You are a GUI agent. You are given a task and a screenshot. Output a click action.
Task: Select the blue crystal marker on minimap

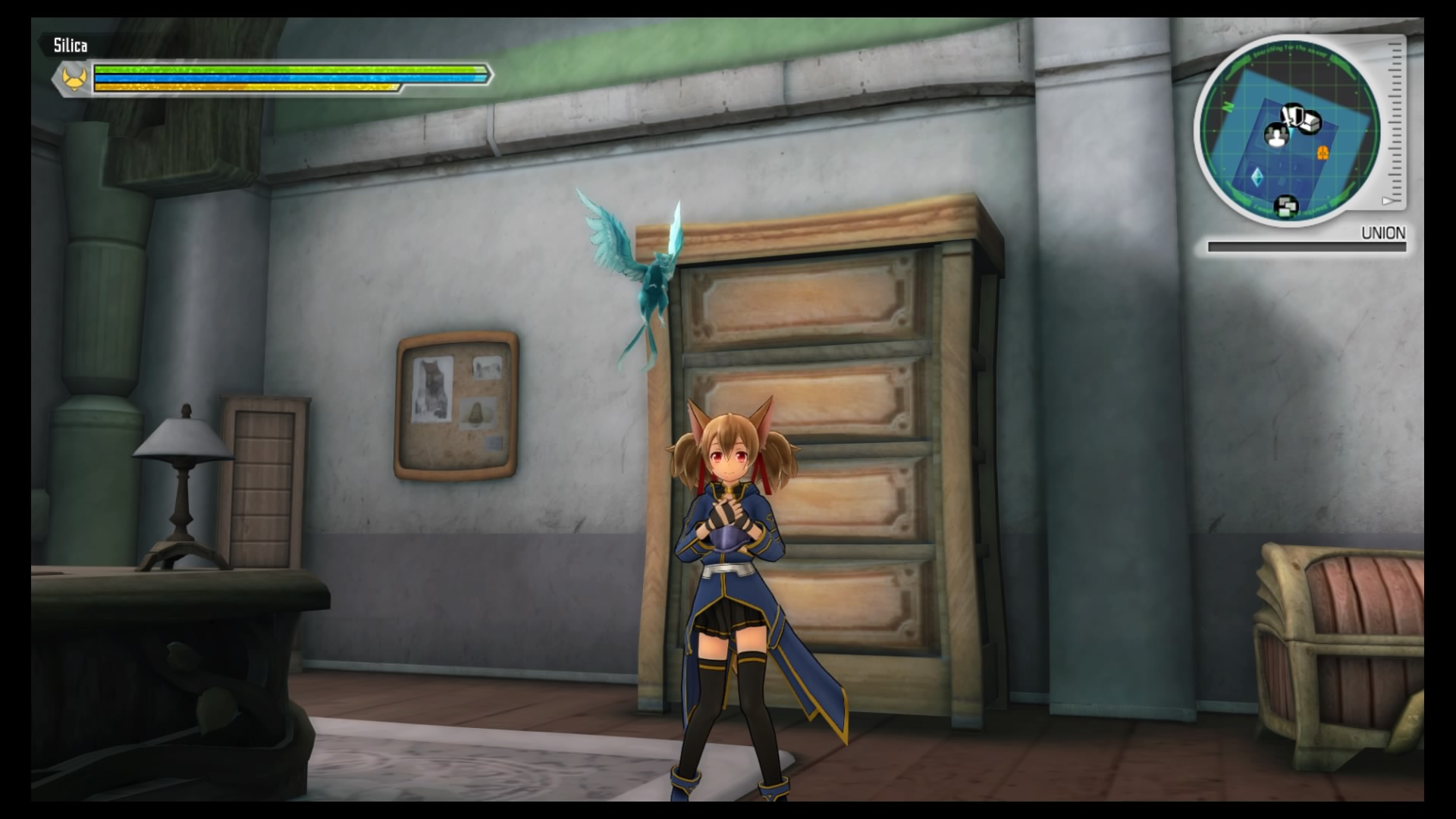point(1258,177)
